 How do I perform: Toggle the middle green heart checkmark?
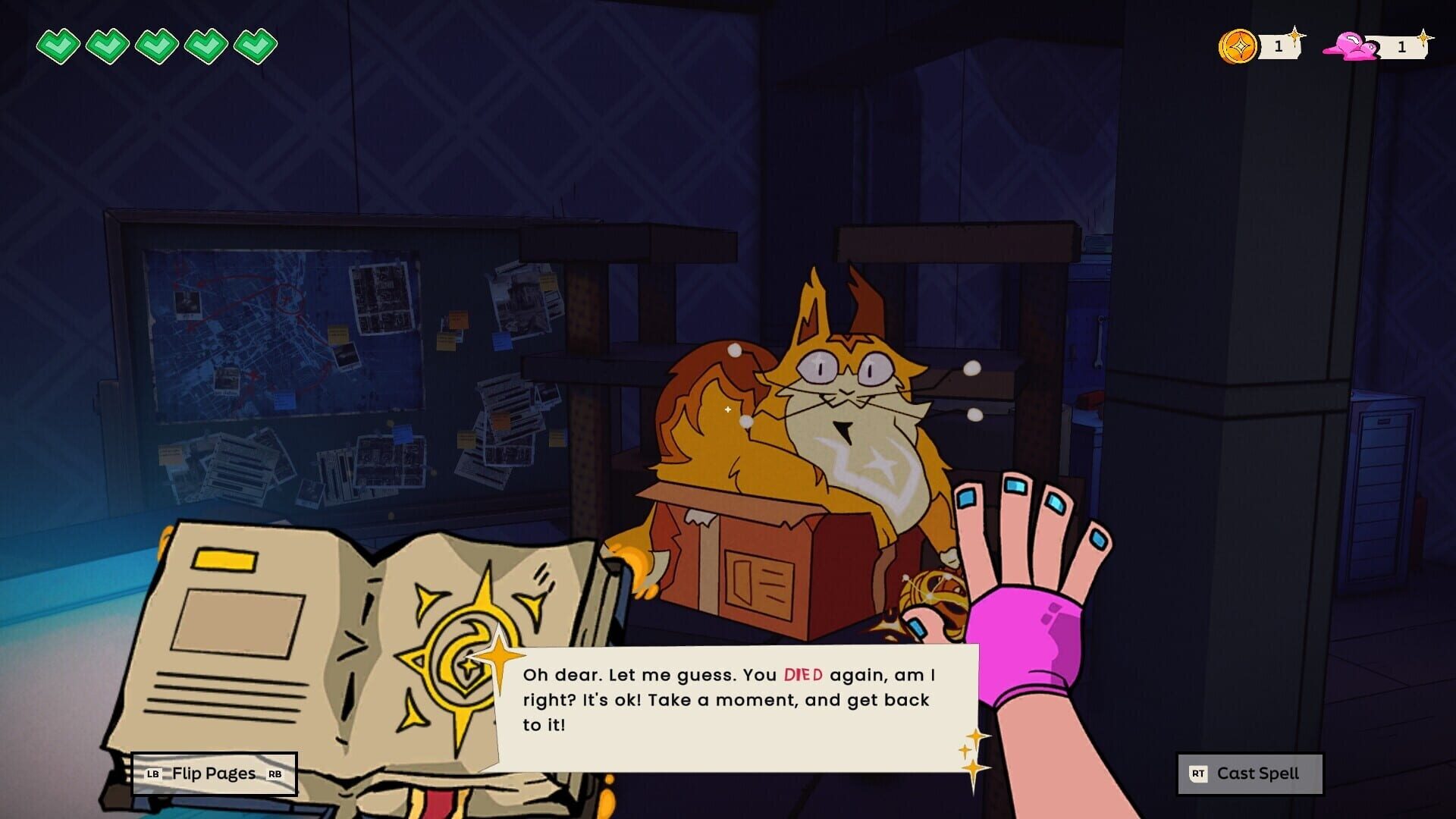[155, 45]
